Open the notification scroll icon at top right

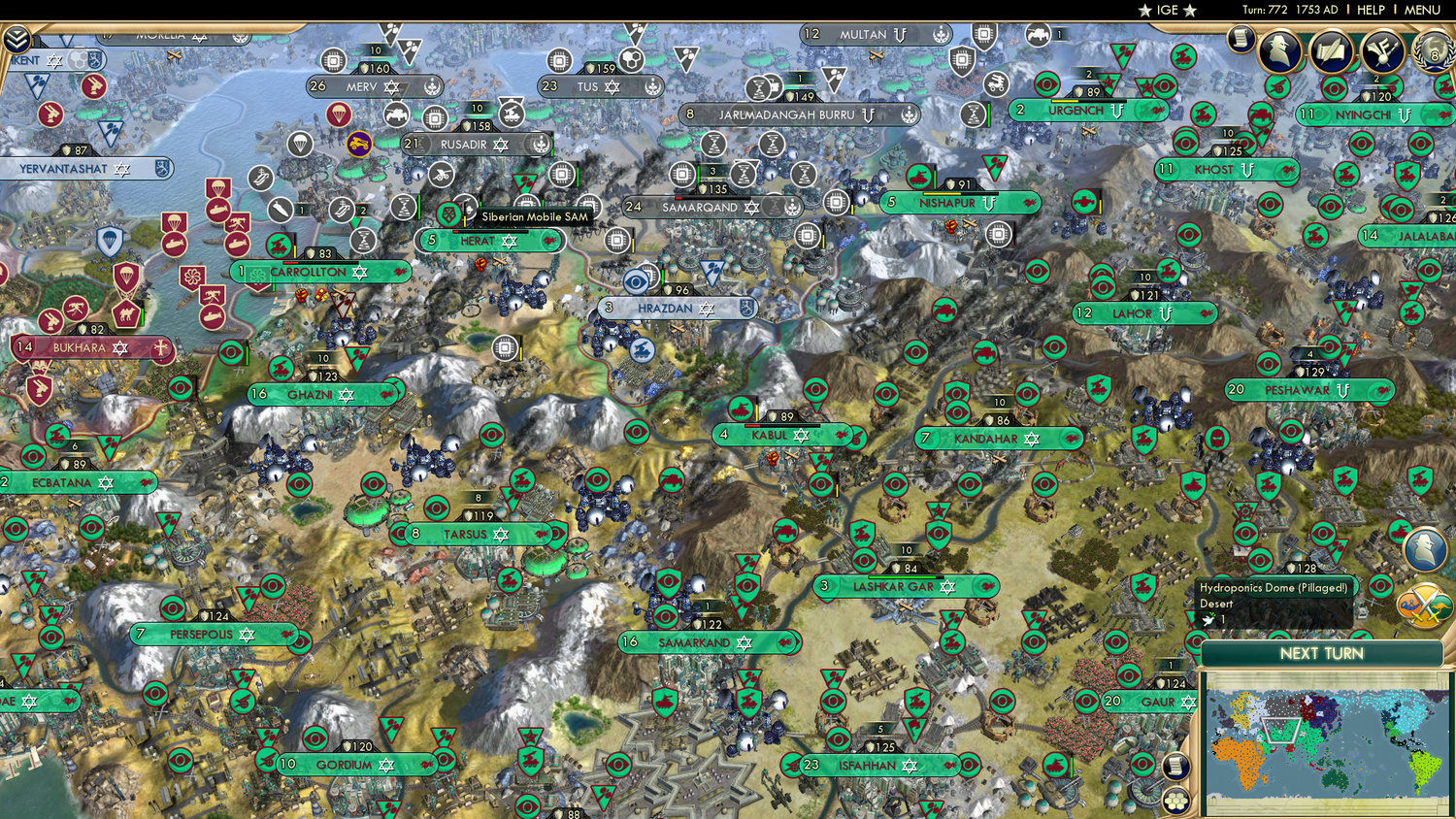pyautogui.click(x=1241, y=41)
